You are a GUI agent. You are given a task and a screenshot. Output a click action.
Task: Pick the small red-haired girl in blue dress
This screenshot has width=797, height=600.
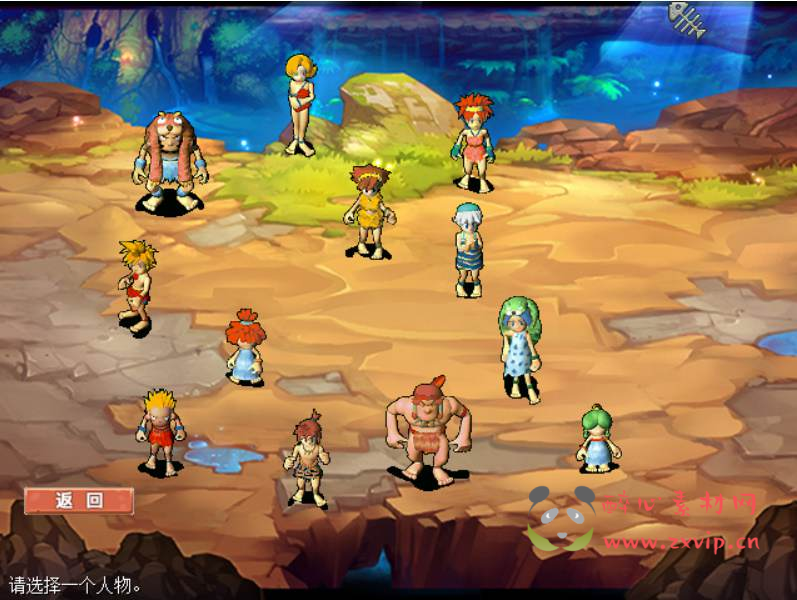click(x=244, y=346)
